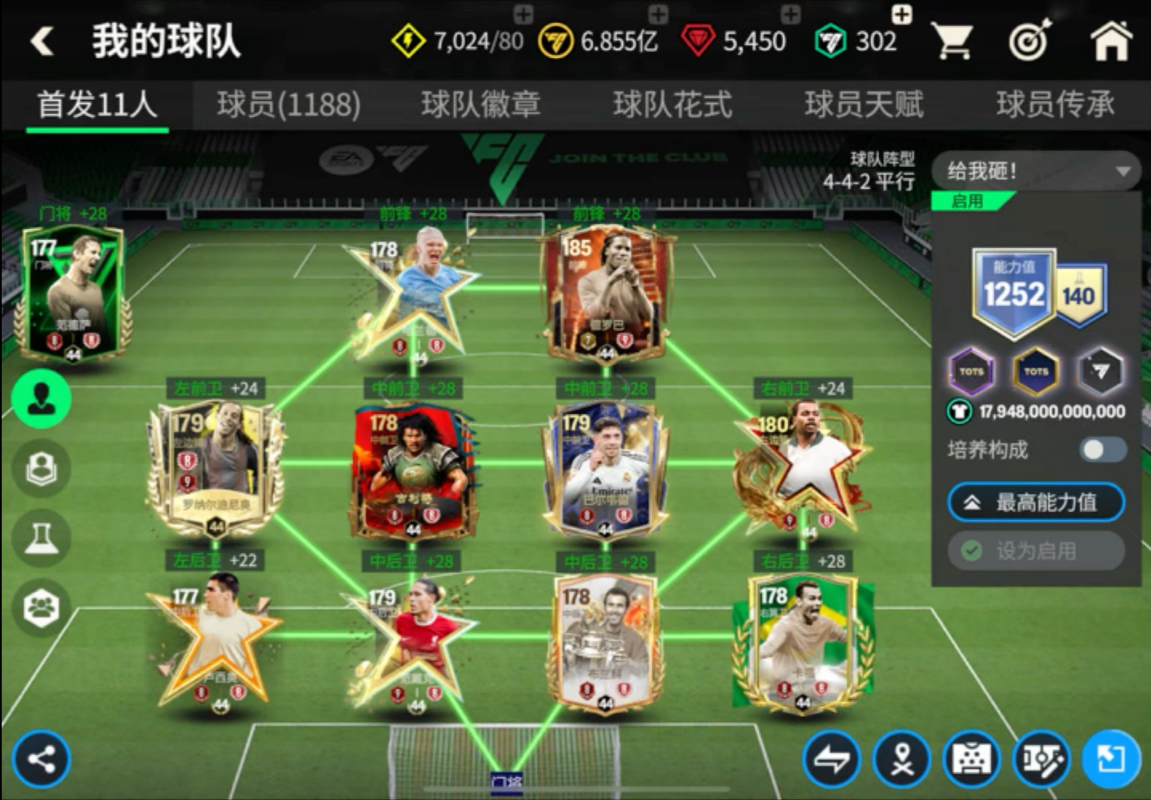This screenshot has width=1151, height=800.
Task: Switch to the 球员(1188) tab
Action: coord(288,105)
